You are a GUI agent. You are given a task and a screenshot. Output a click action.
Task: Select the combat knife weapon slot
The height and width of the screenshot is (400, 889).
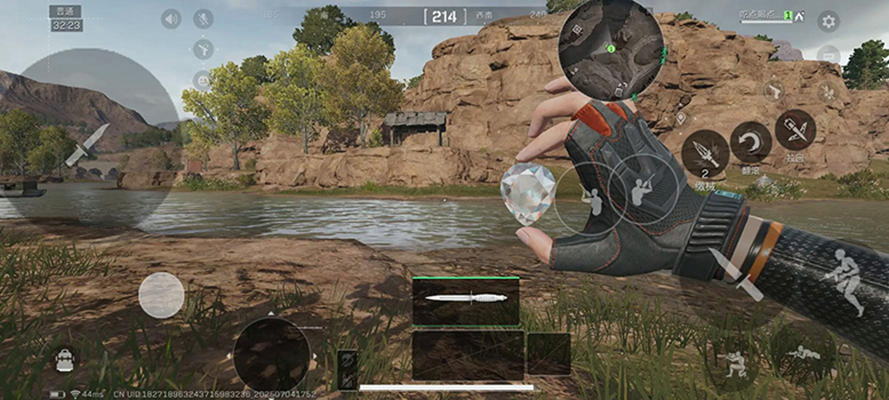pos(466,300)
